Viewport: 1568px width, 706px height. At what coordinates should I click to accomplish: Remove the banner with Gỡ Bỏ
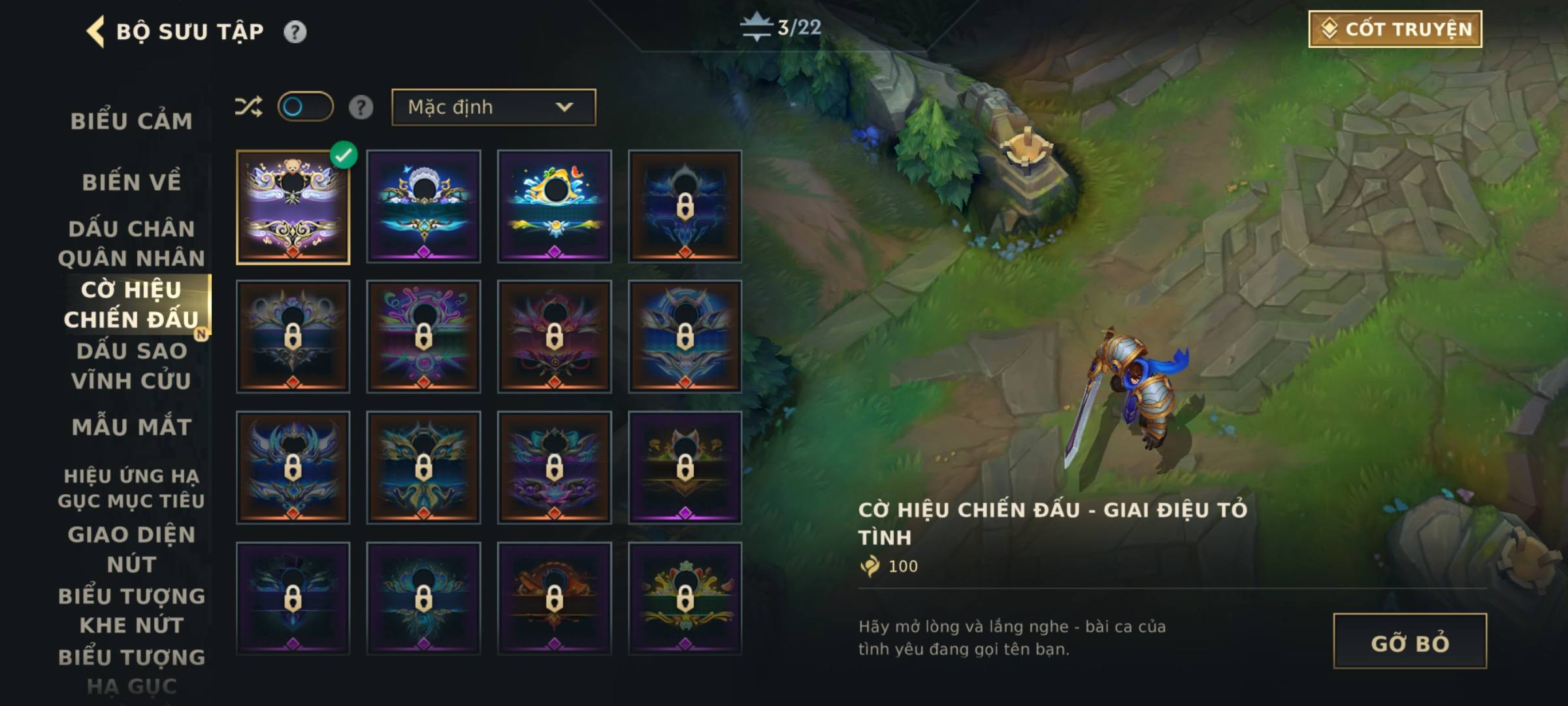coord(1409,641)
